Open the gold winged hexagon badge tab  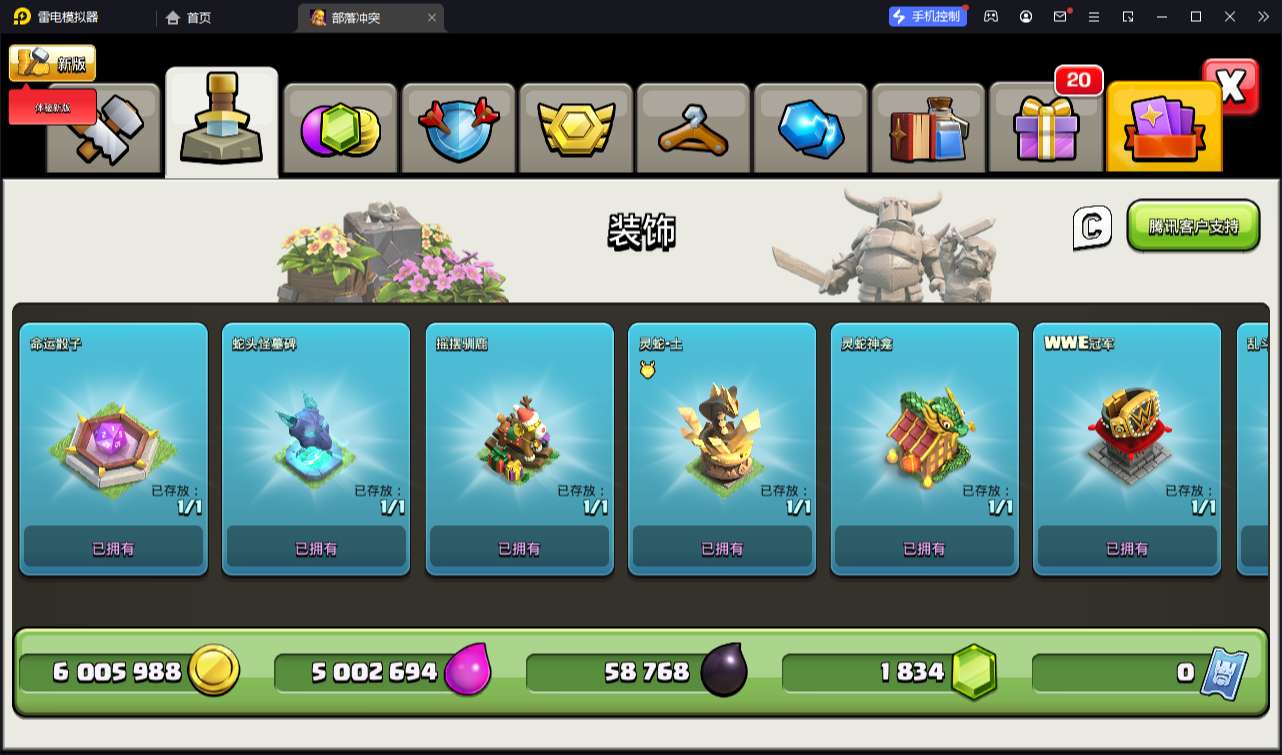pos(575,130)
